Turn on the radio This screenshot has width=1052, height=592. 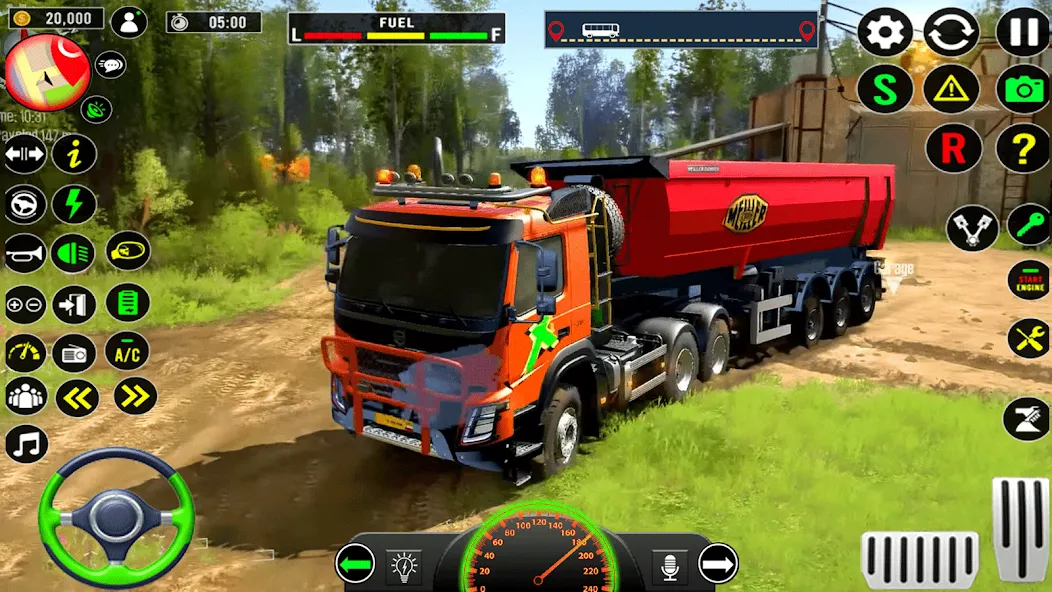click(74, 352)
